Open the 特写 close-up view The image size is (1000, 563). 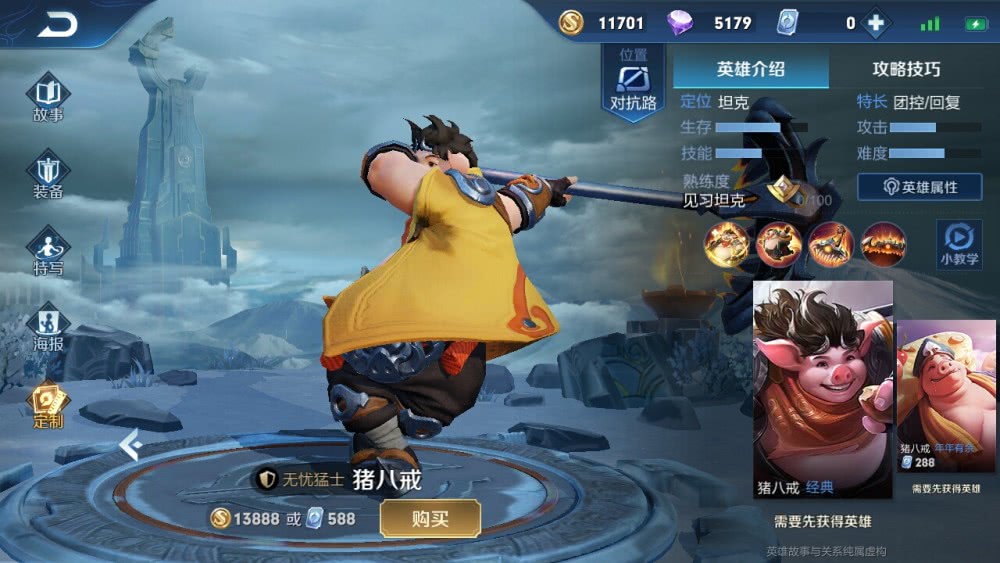48,251
